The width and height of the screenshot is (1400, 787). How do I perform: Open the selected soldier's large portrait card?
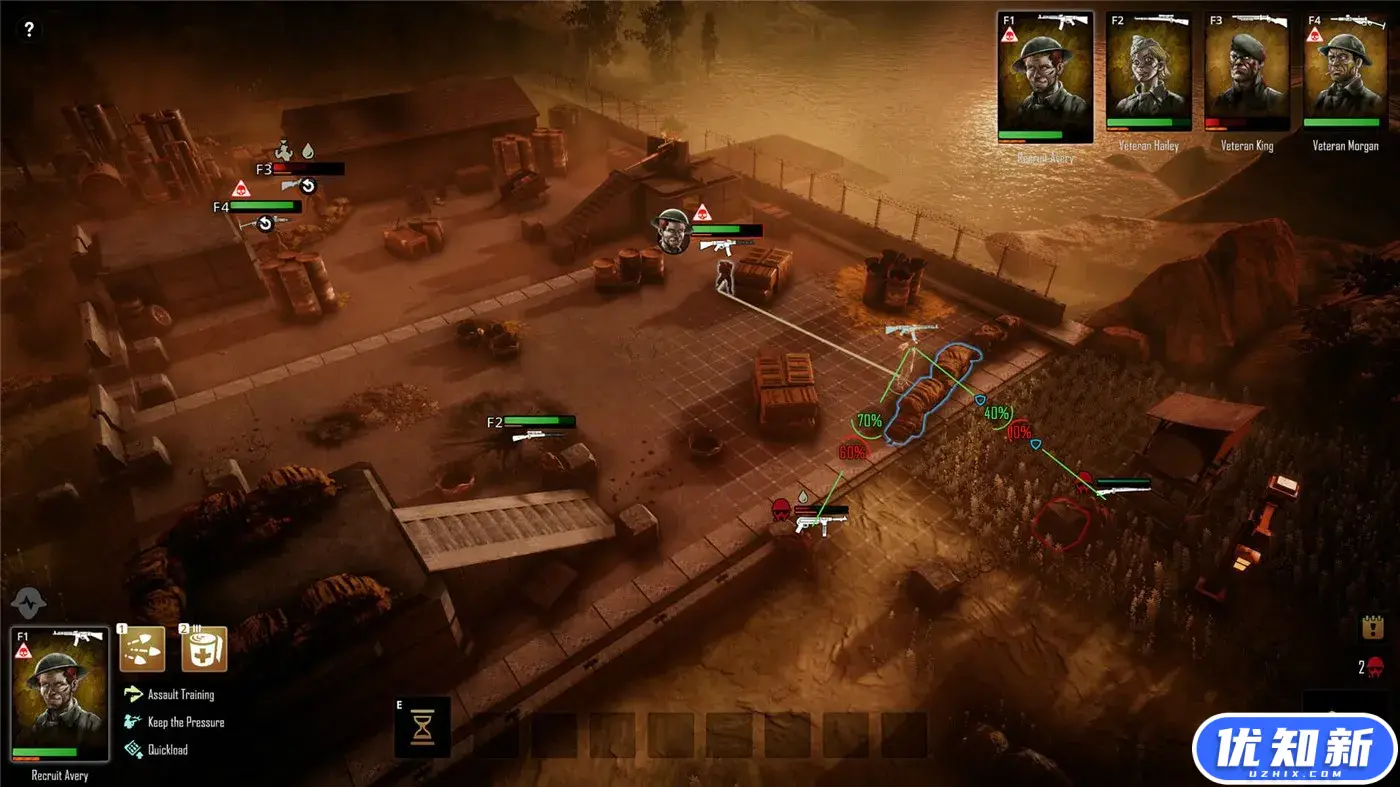click(60, 693)
